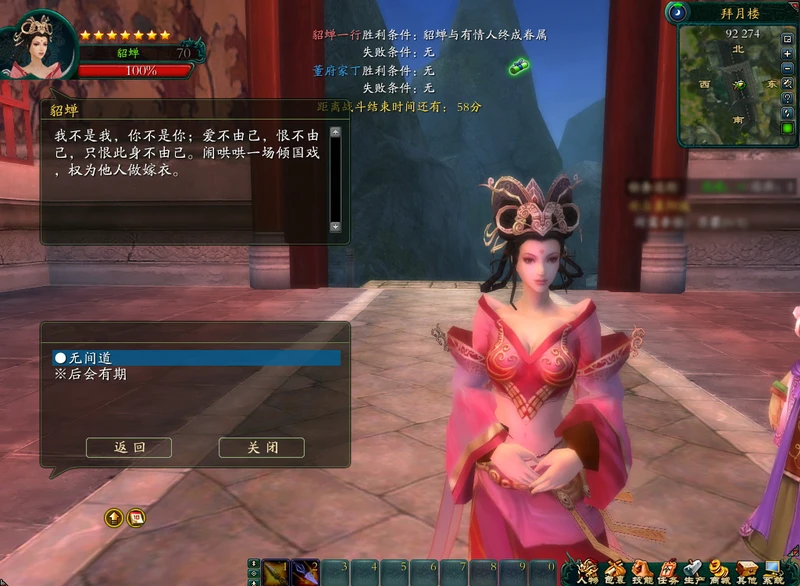Open the calendar icon with number 10
Viewport: 800px width, 586px height.
tap(138, 517)
